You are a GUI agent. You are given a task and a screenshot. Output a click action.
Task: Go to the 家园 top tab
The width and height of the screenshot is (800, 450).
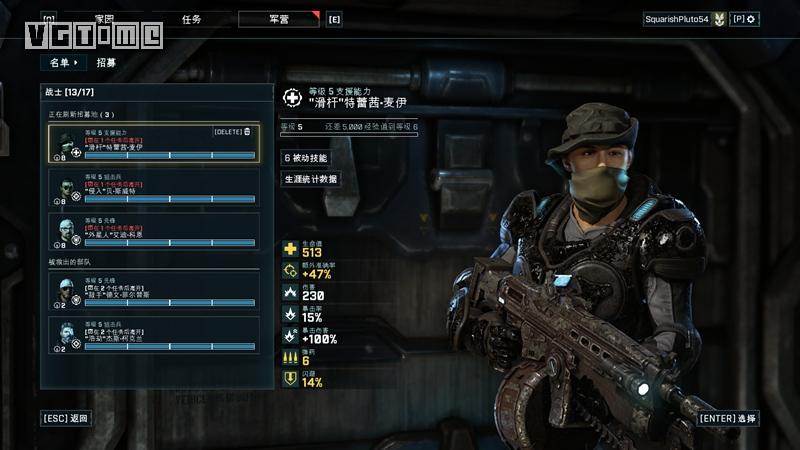104,19
